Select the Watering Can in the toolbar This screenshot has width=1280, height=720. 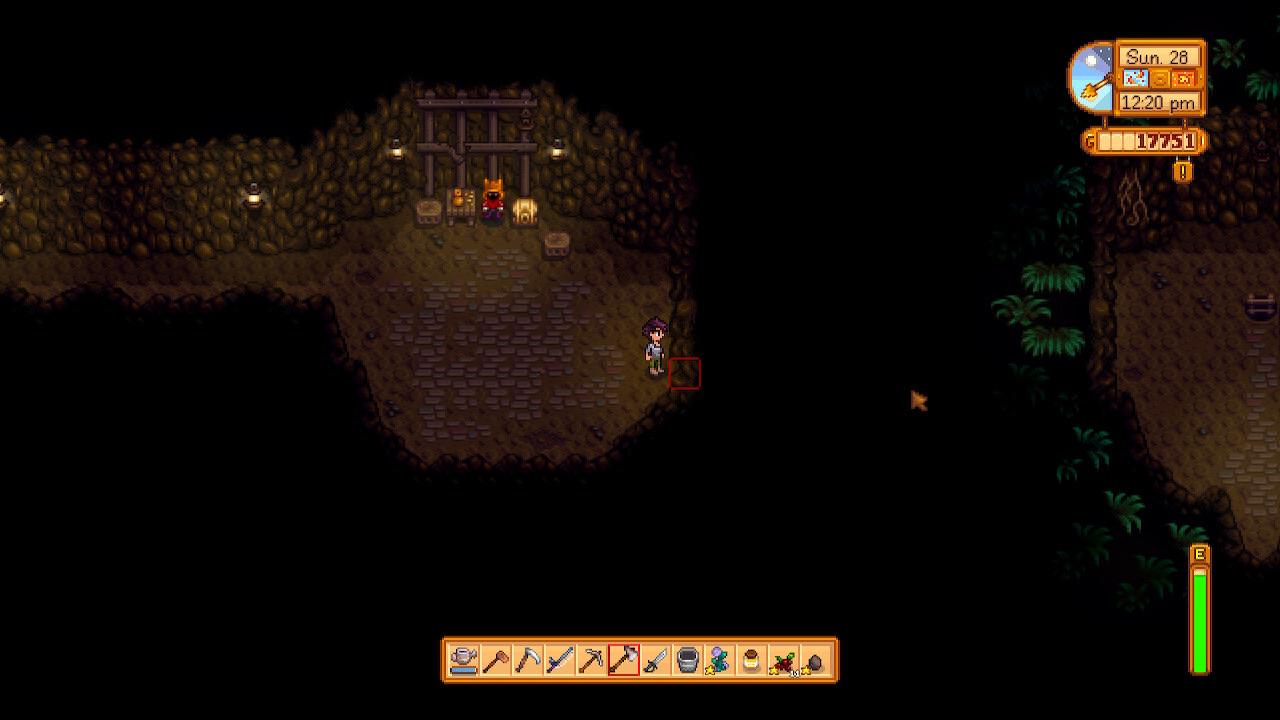[x=462, y=660]
